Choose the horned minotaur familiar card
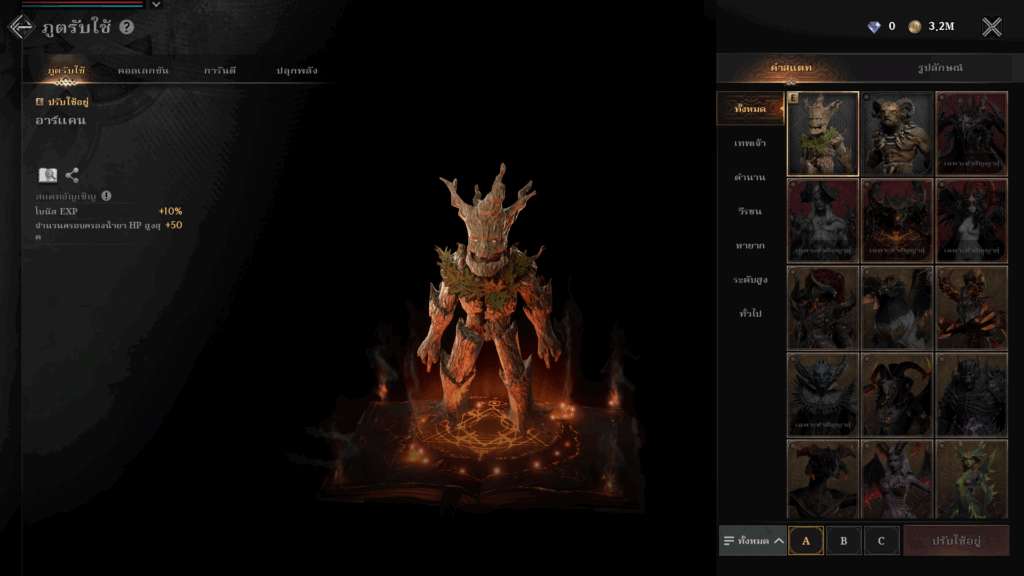Viewport: 1024px width, 576px height. [897, 133]
